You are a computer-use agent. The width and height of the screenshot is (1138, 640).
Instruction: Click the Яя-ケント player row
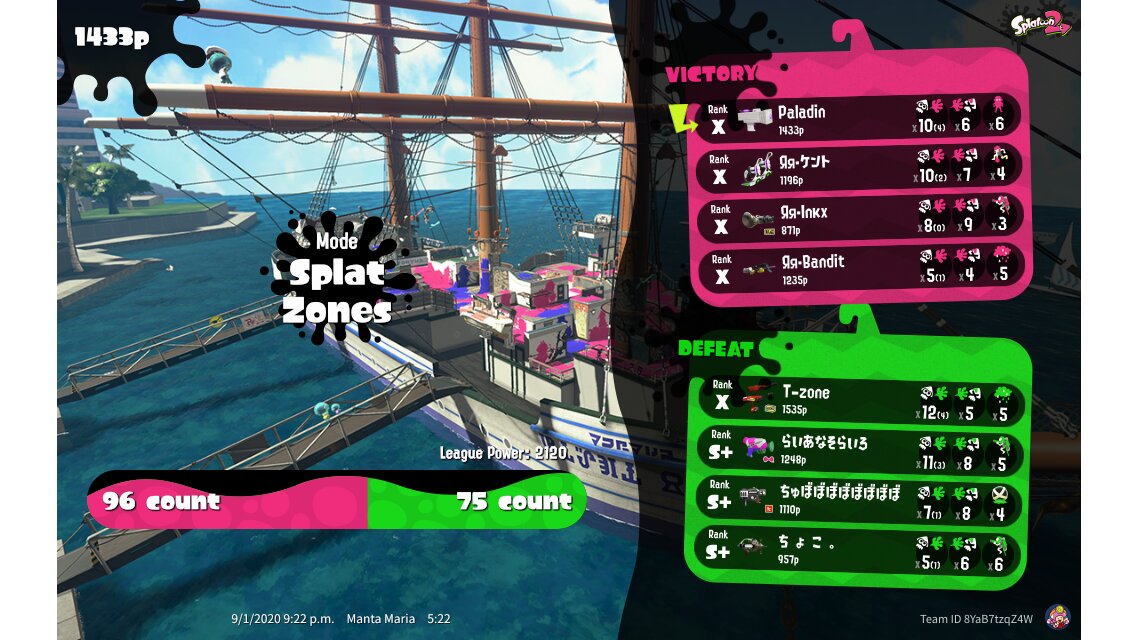click(860, 168)
